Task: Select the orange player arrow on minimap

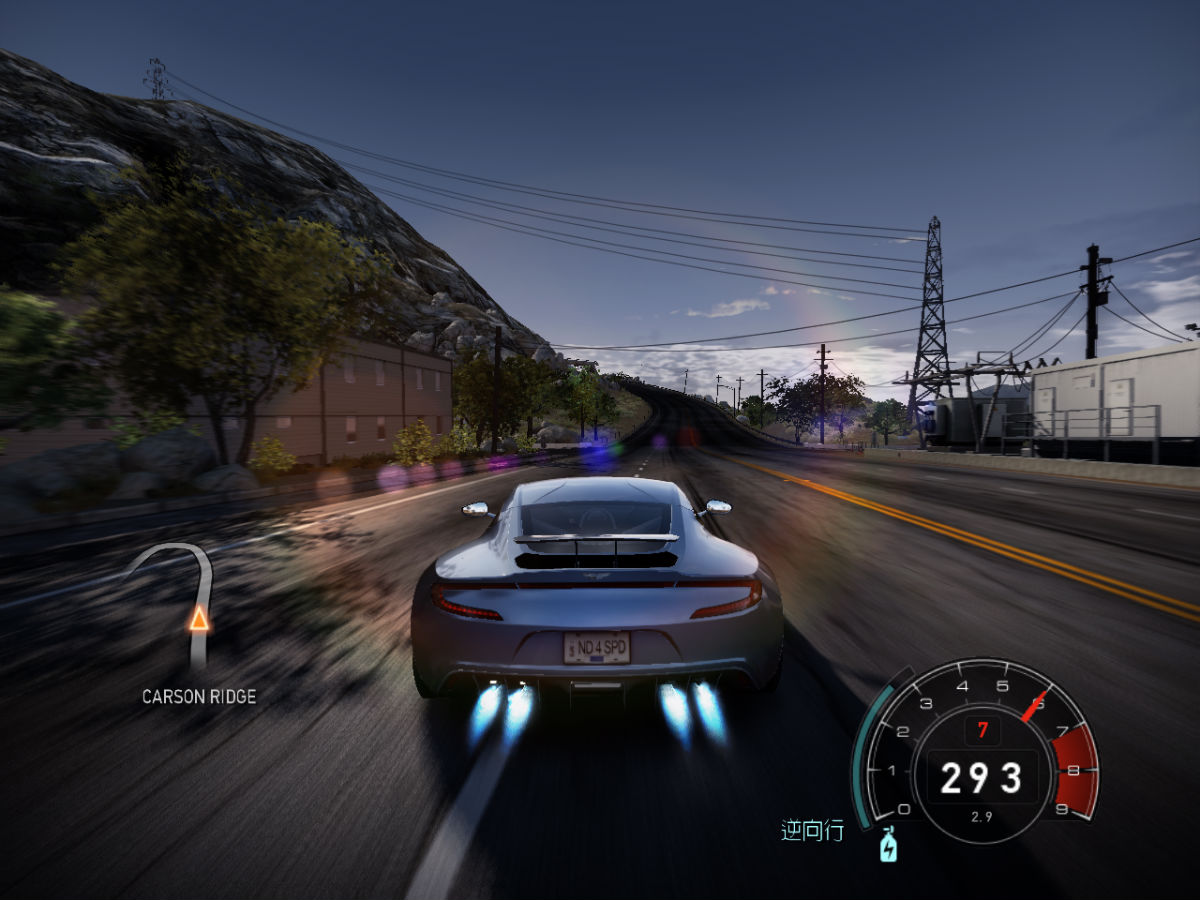Action: pyautogui.click(x=200, y=619)
